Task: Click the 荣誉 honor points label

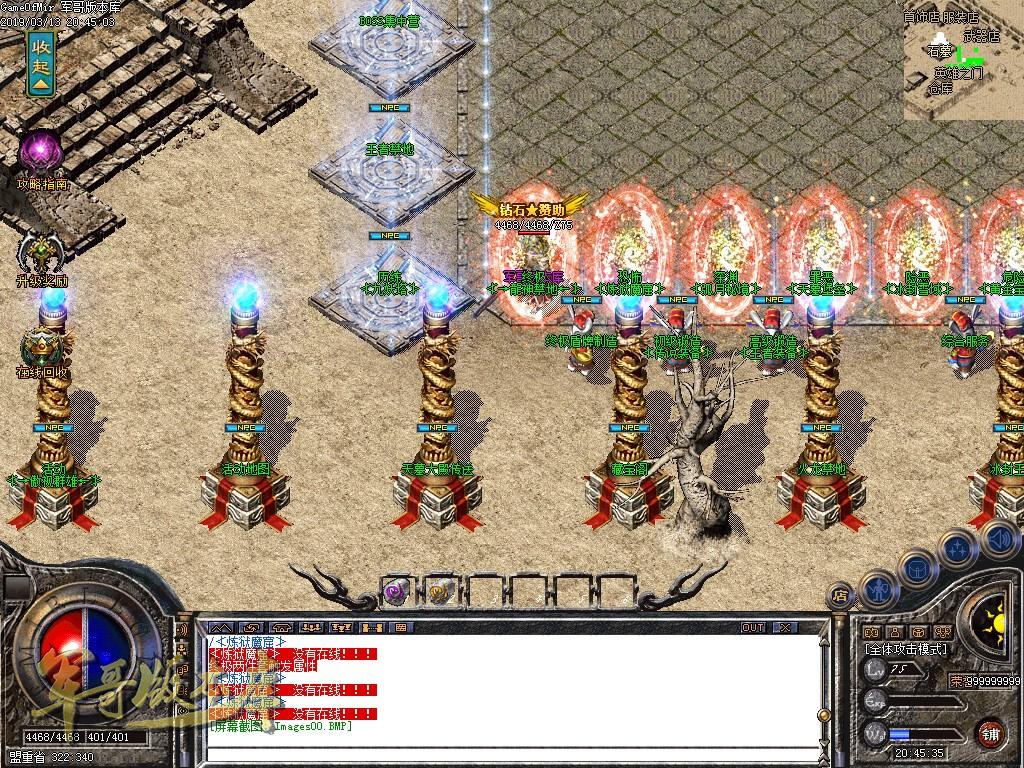Action: coord(956,681)
